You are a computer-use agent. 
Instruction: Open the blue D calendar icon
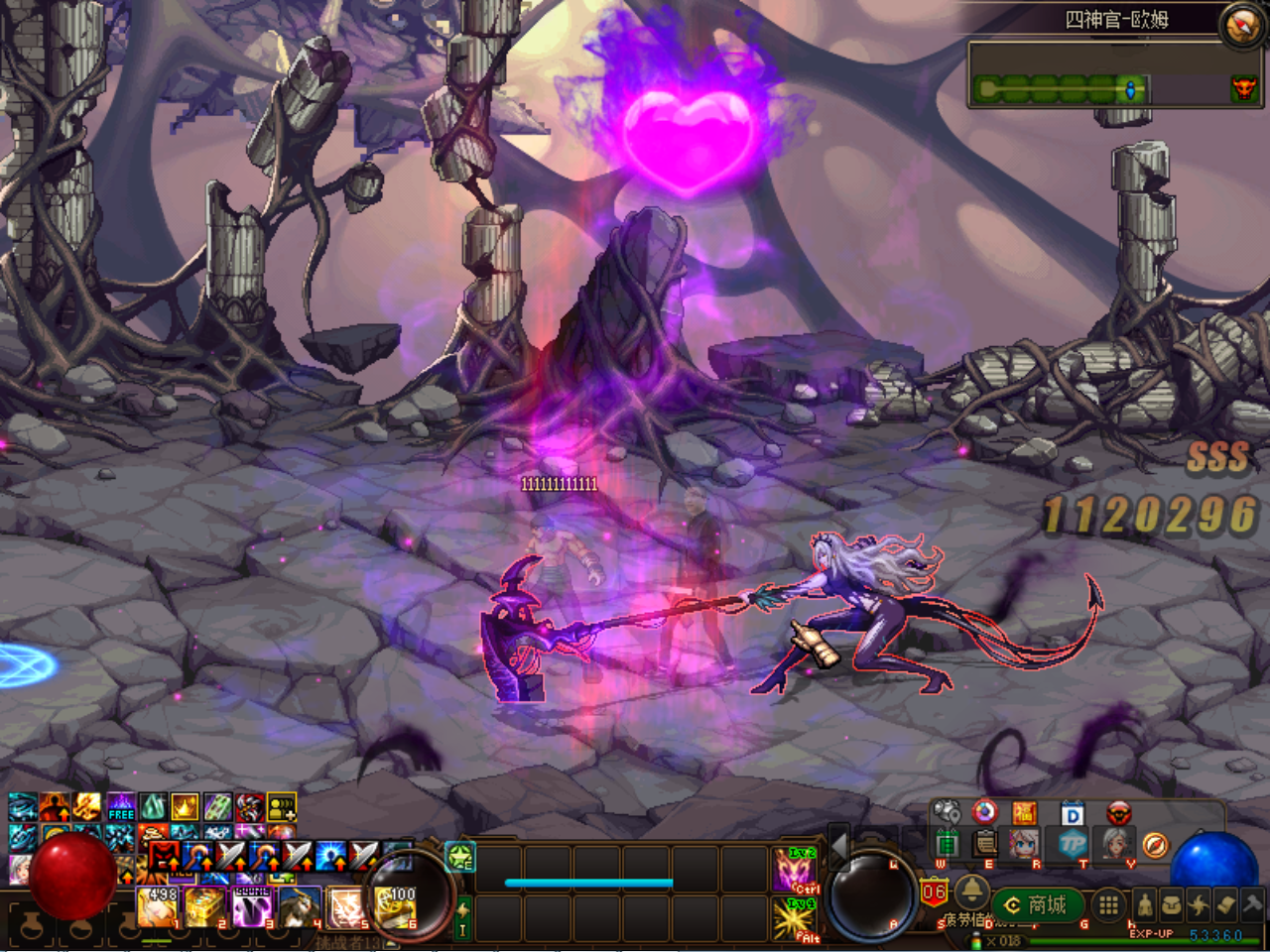click(x=1072, y=815)
